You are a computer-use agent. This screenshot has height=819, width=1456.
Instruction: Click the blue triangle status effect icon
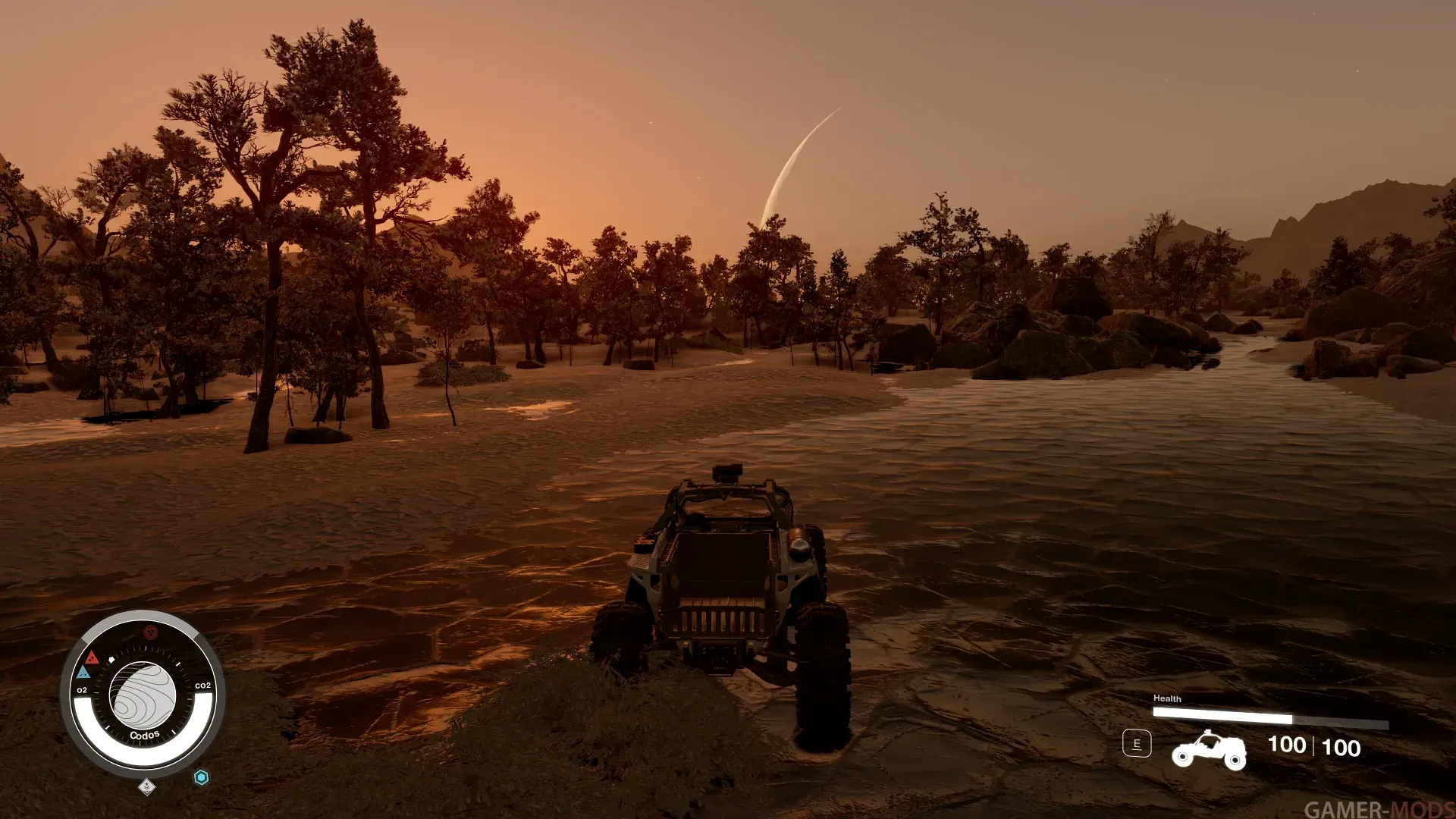click(83, 672)
